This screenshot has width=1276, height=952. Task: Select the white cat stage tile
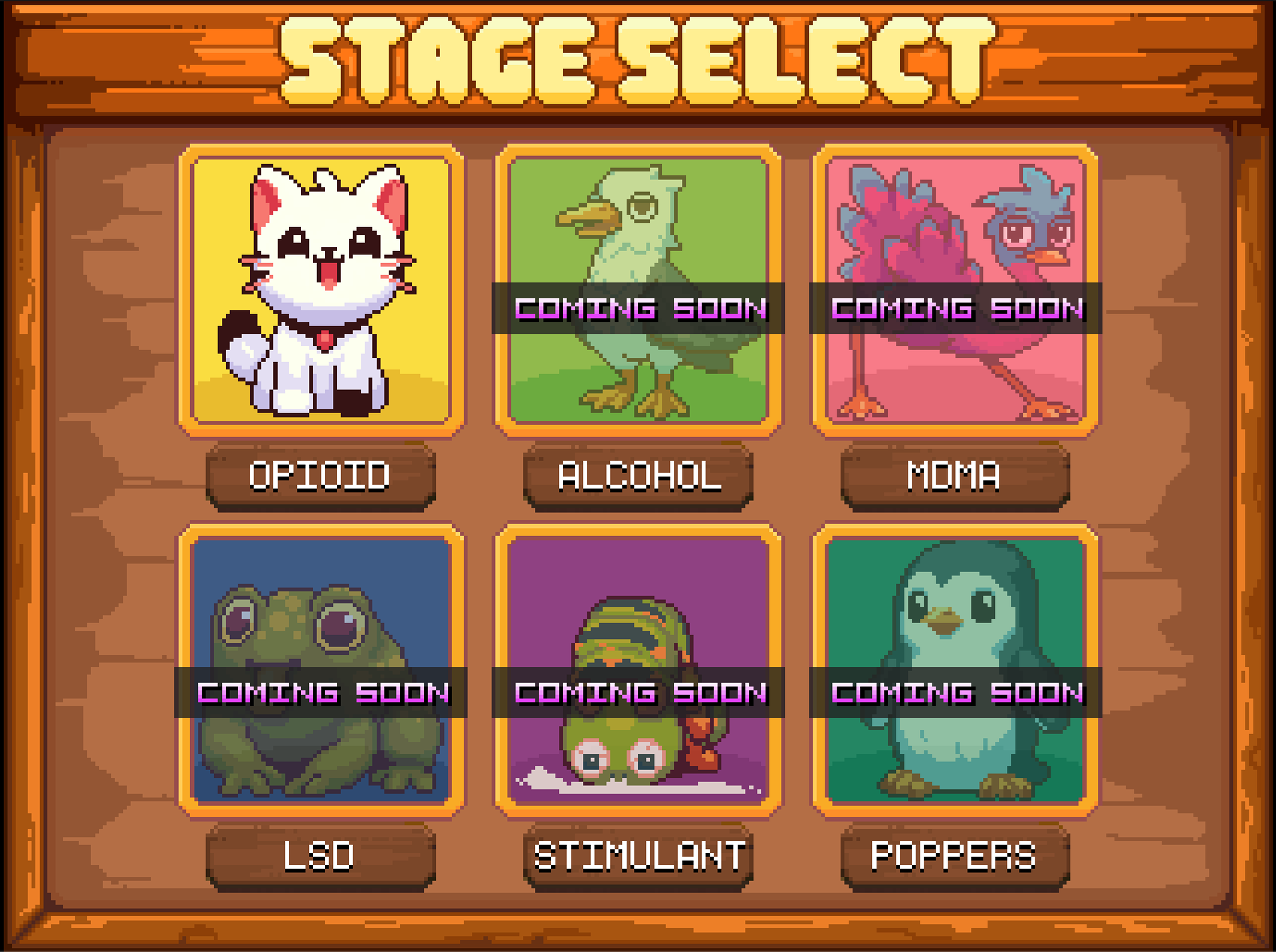click(x=321, y=290)
